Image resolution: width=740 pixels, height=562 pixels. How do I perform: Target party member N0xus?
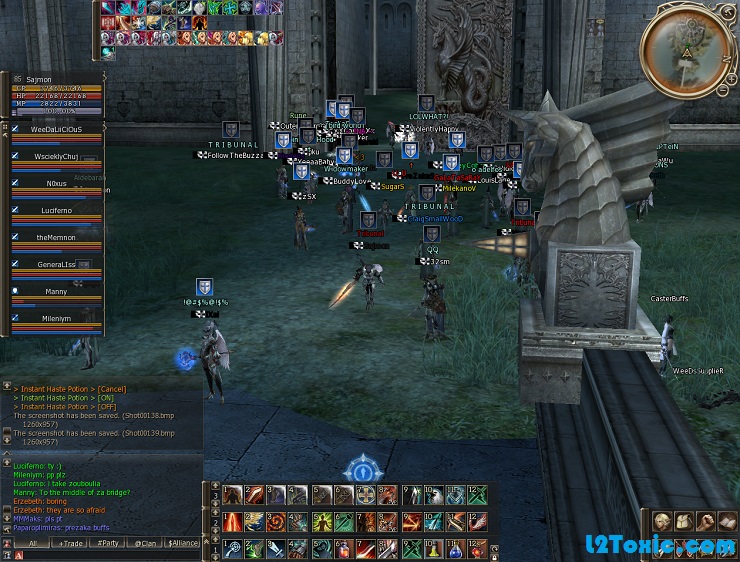[57, 184]
